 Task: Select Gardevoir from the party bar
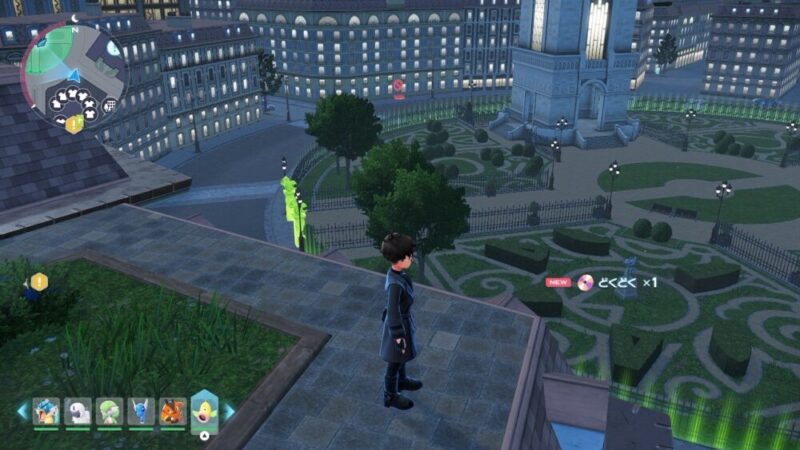pyautogui.click(x=110, y=411)
